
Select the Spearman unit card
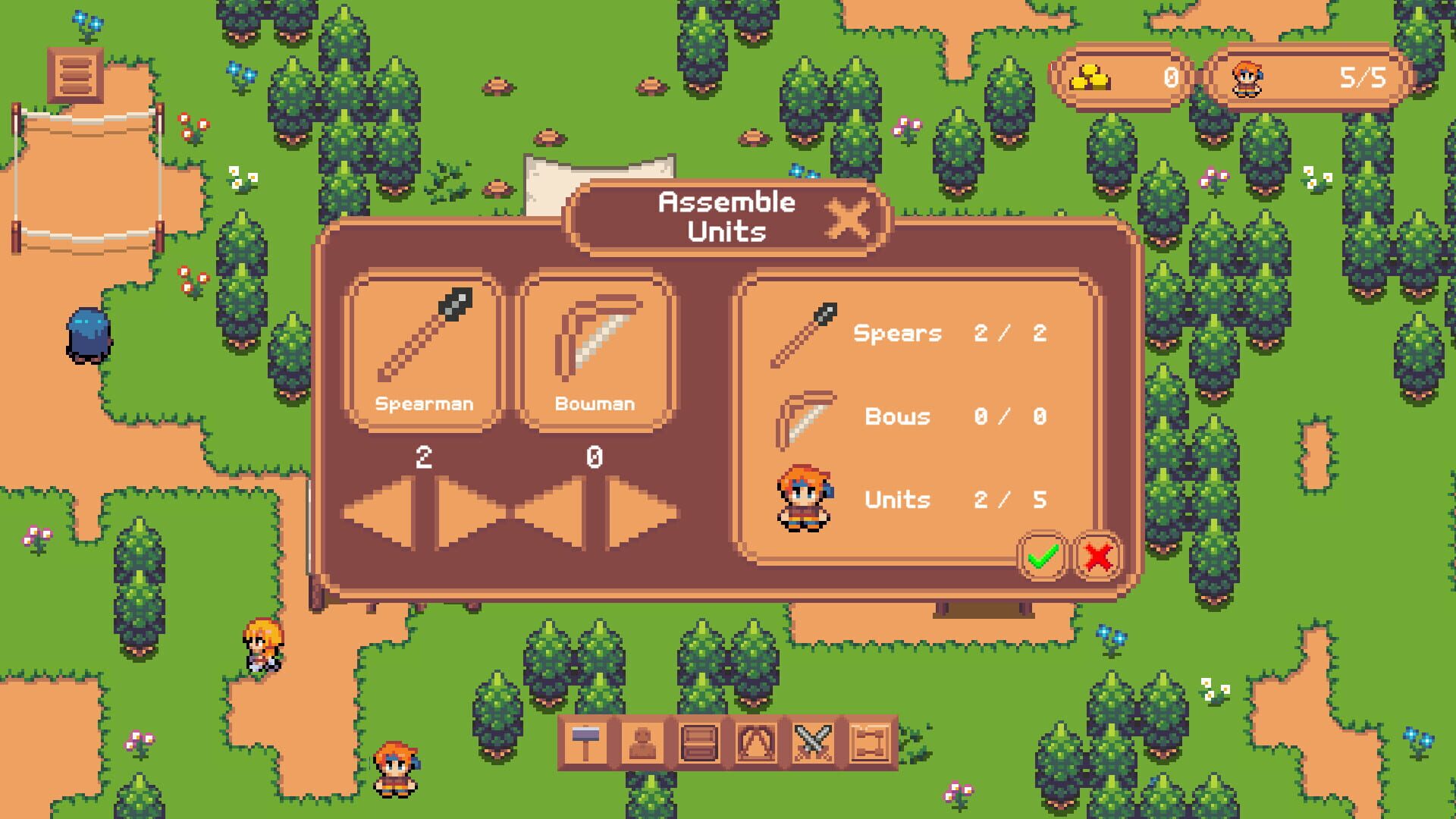(422, 349)
